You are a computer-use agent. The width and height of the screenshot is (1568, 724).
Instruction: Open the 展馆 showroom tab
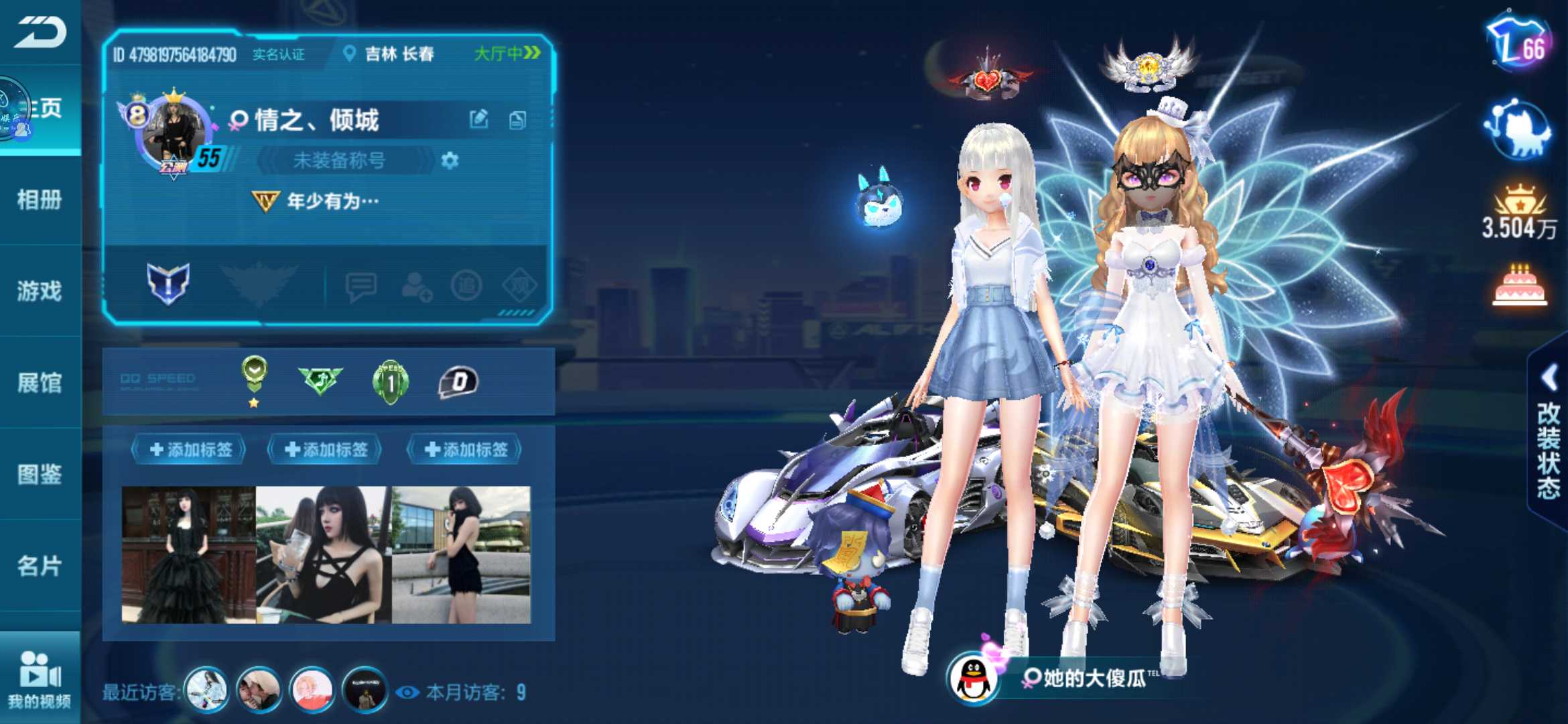[40, 383]
